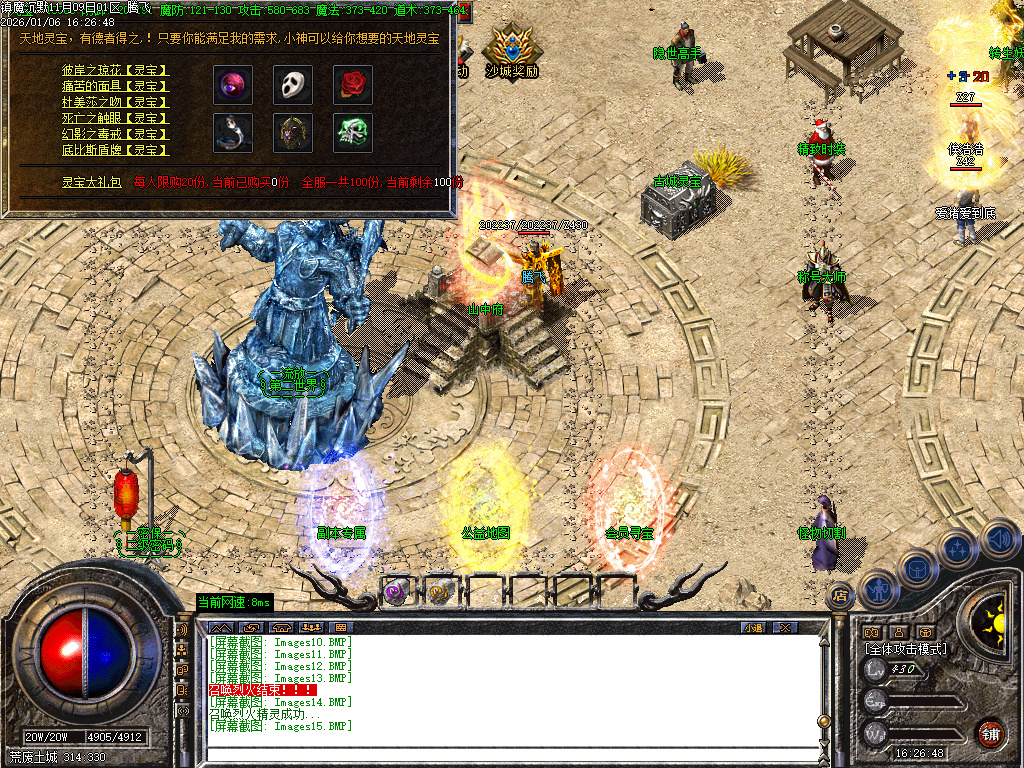The width and height of the screenshot is (1024, 768).
Task: Use the purple scroll in the hotbar
Action: click(397, 592)
